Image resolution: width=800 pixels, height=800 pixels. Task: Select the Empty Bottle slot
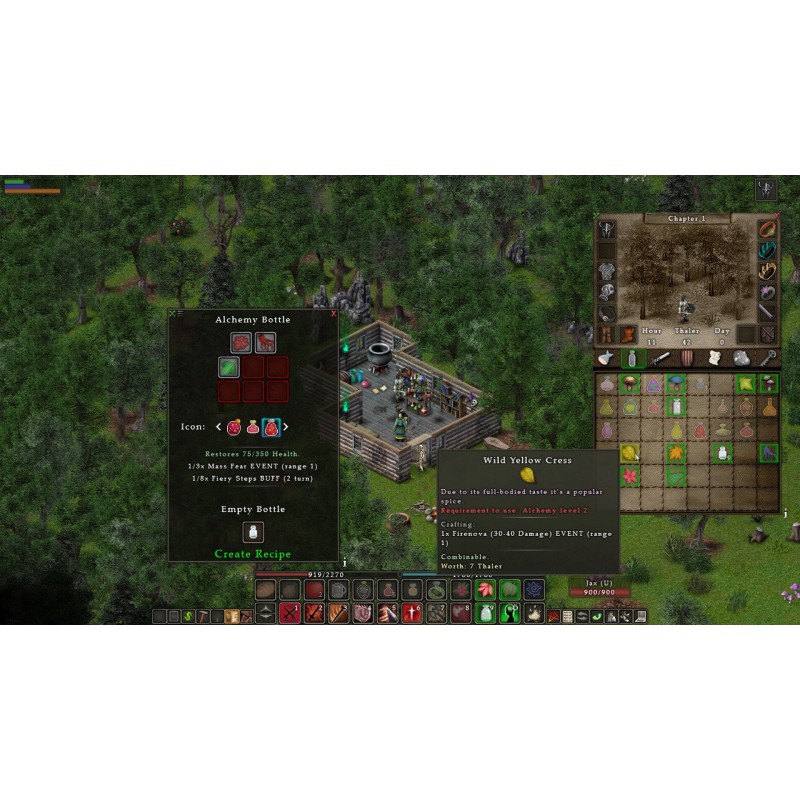coord(253,532)
